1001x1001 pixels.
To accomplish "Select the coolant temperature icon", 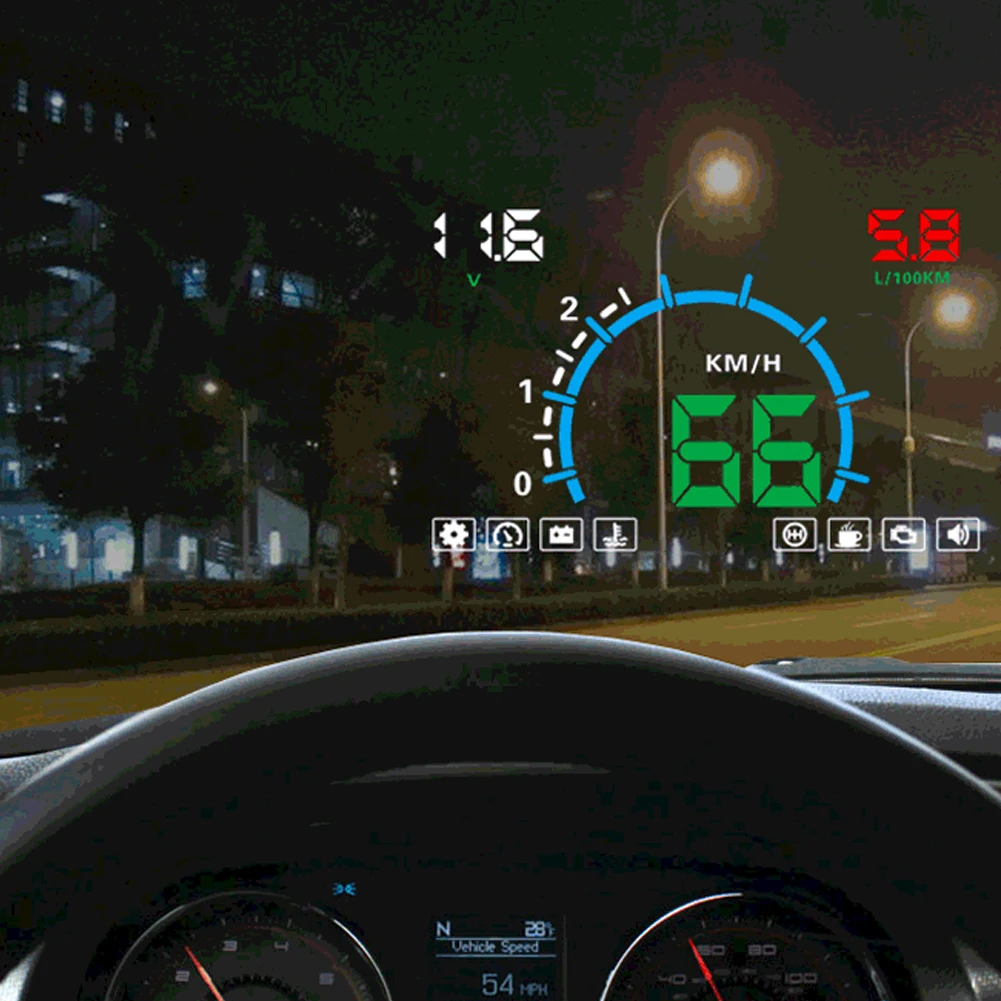I will click(615, 534).
